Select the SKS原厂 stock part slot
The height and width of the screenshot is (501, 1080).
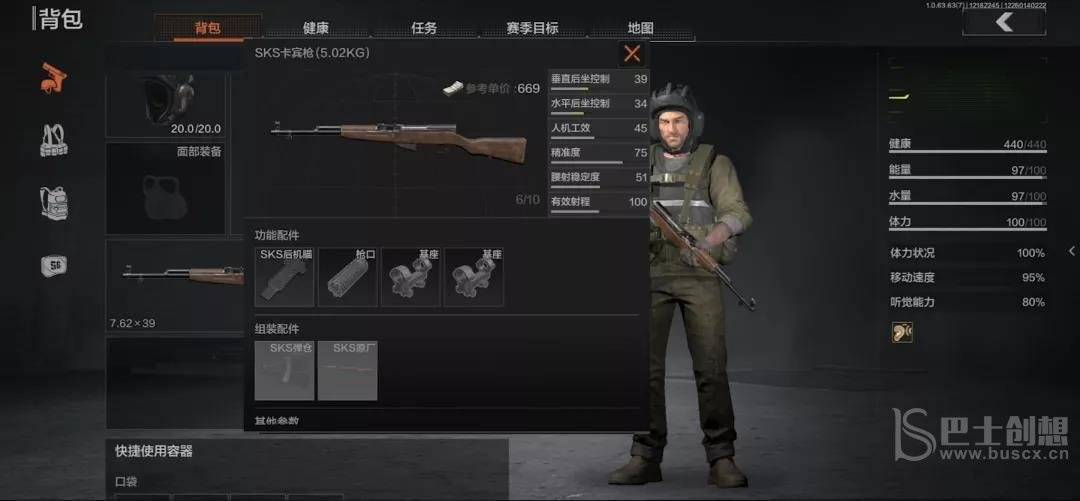[x=348, y=371]
